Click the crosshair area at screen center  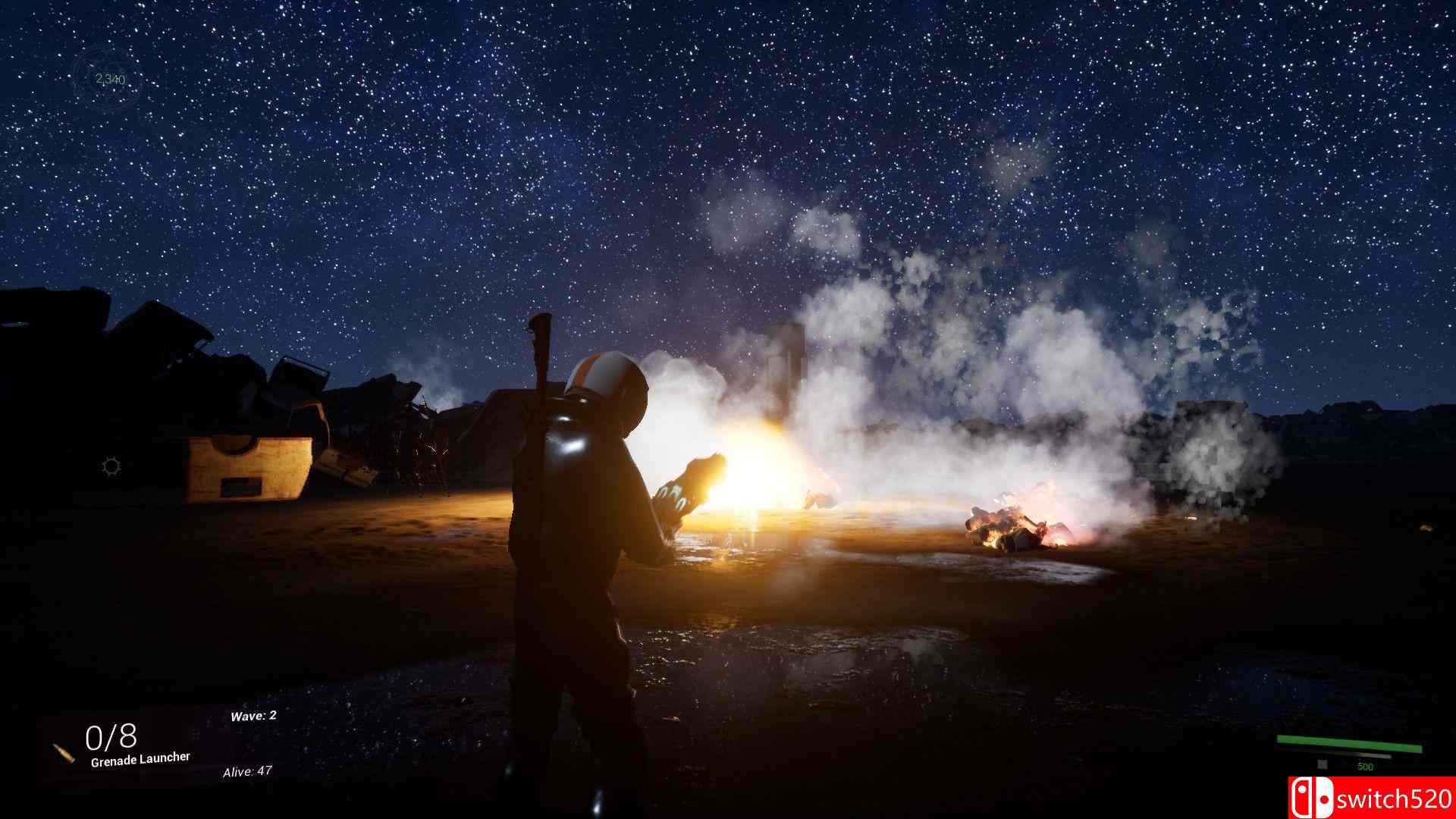point(728,409)
